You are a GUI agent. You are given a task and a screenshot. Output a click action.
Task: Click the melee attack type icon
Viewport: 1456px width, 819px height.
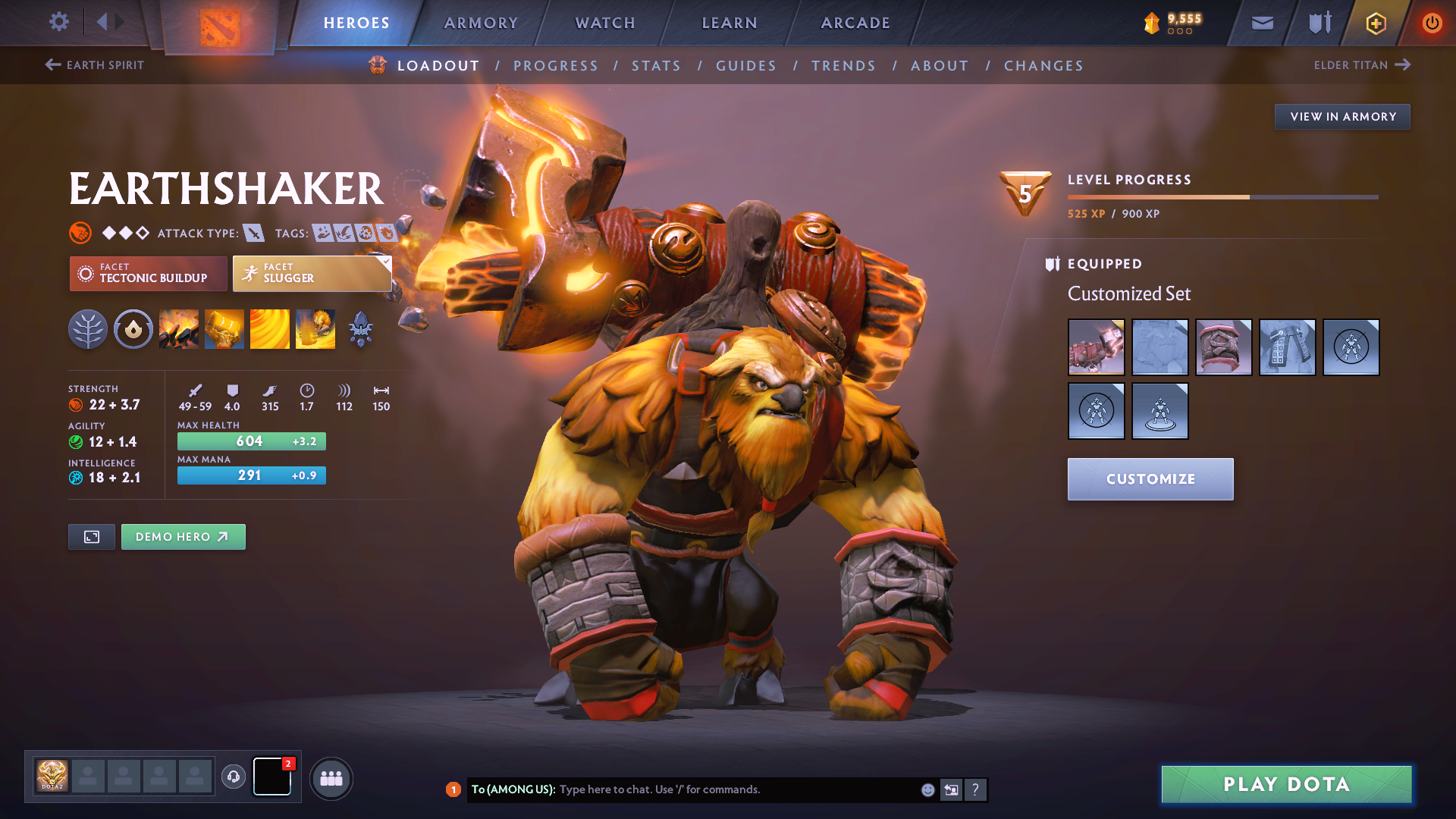coord(253,233)
